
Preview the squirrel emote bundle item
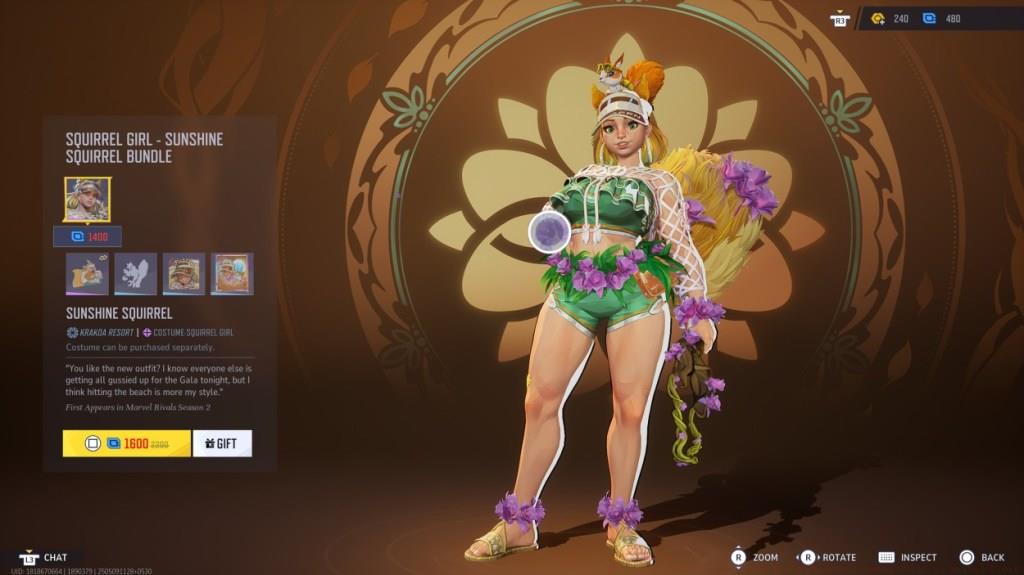point(87,274)
